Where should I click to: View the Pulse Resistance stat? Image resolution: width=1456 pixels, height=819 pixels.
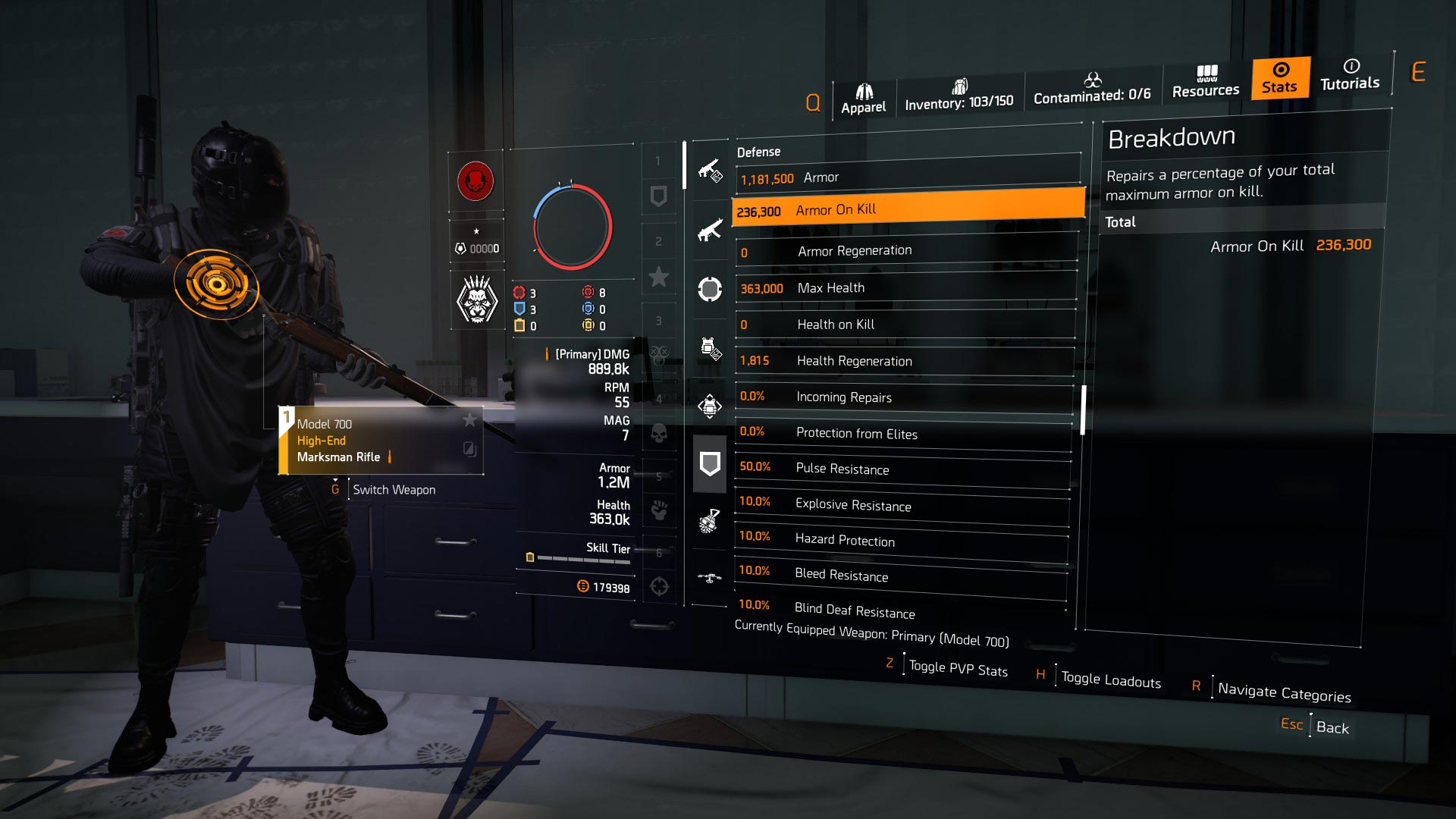click(x=902, y=469)
